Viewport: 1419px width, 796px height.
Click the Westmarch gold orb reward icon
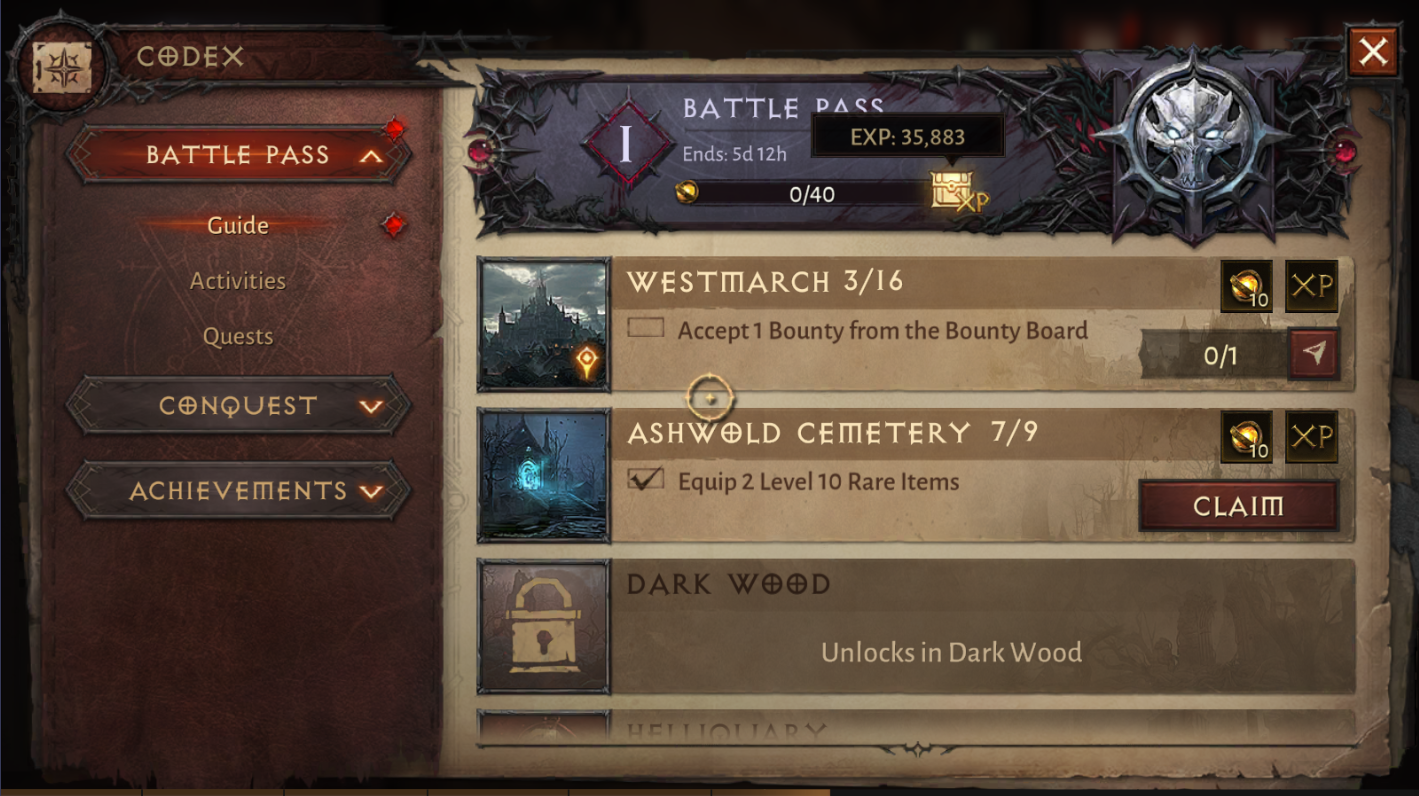click(1246, 286)
